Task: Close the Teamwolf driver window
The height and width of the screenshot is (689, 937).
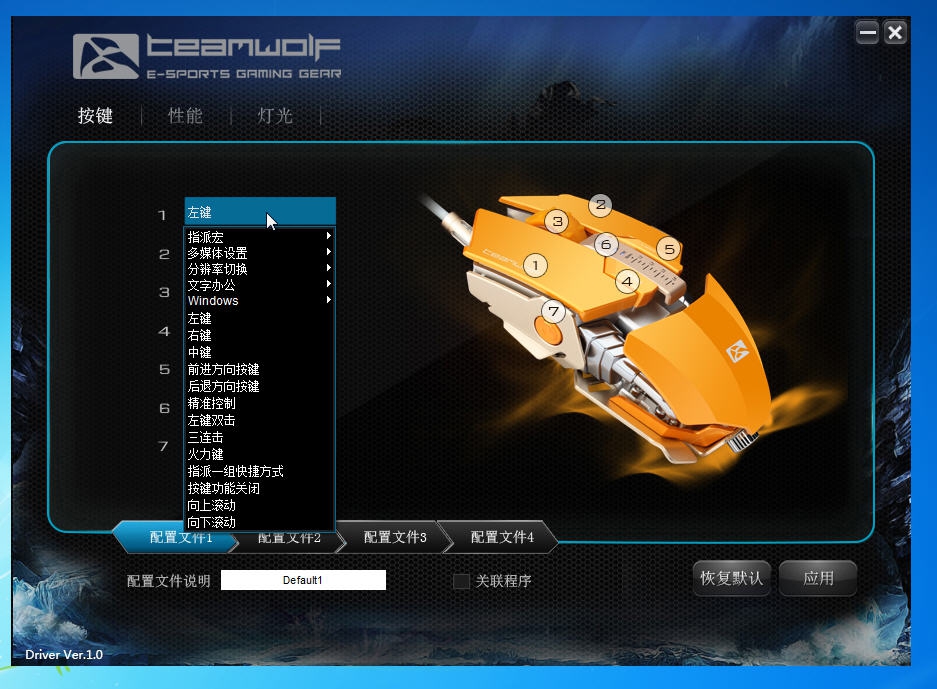Action: [x=895, y=33]
